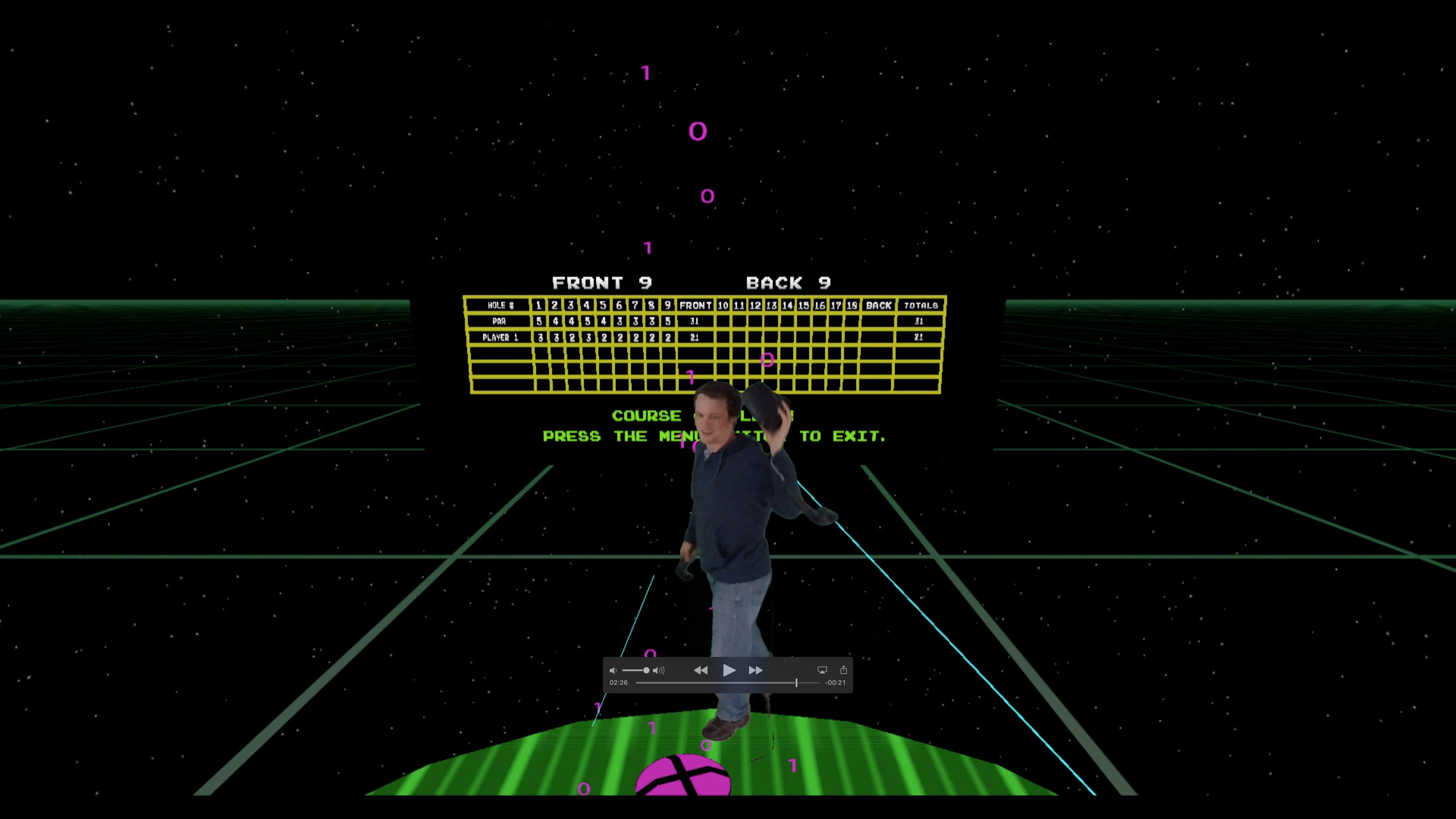Screen dimensions: 1456x819
Task: Click the play triangle icon
Action: [729, 671]
